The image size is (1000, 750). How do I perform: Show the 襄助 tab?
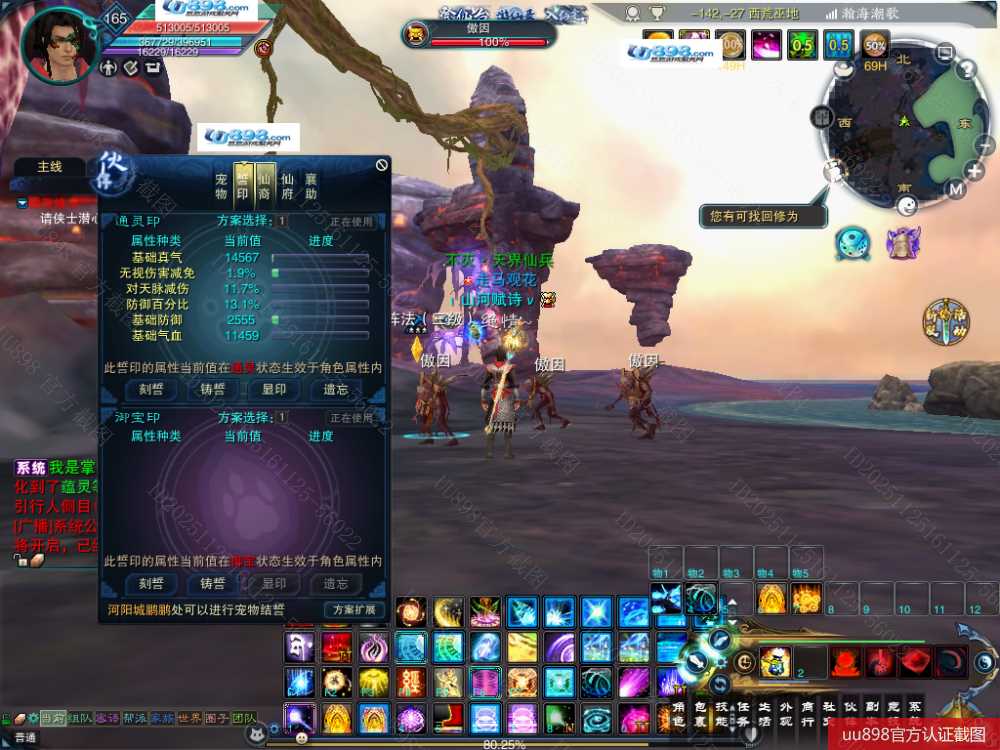tap(311, 185)
